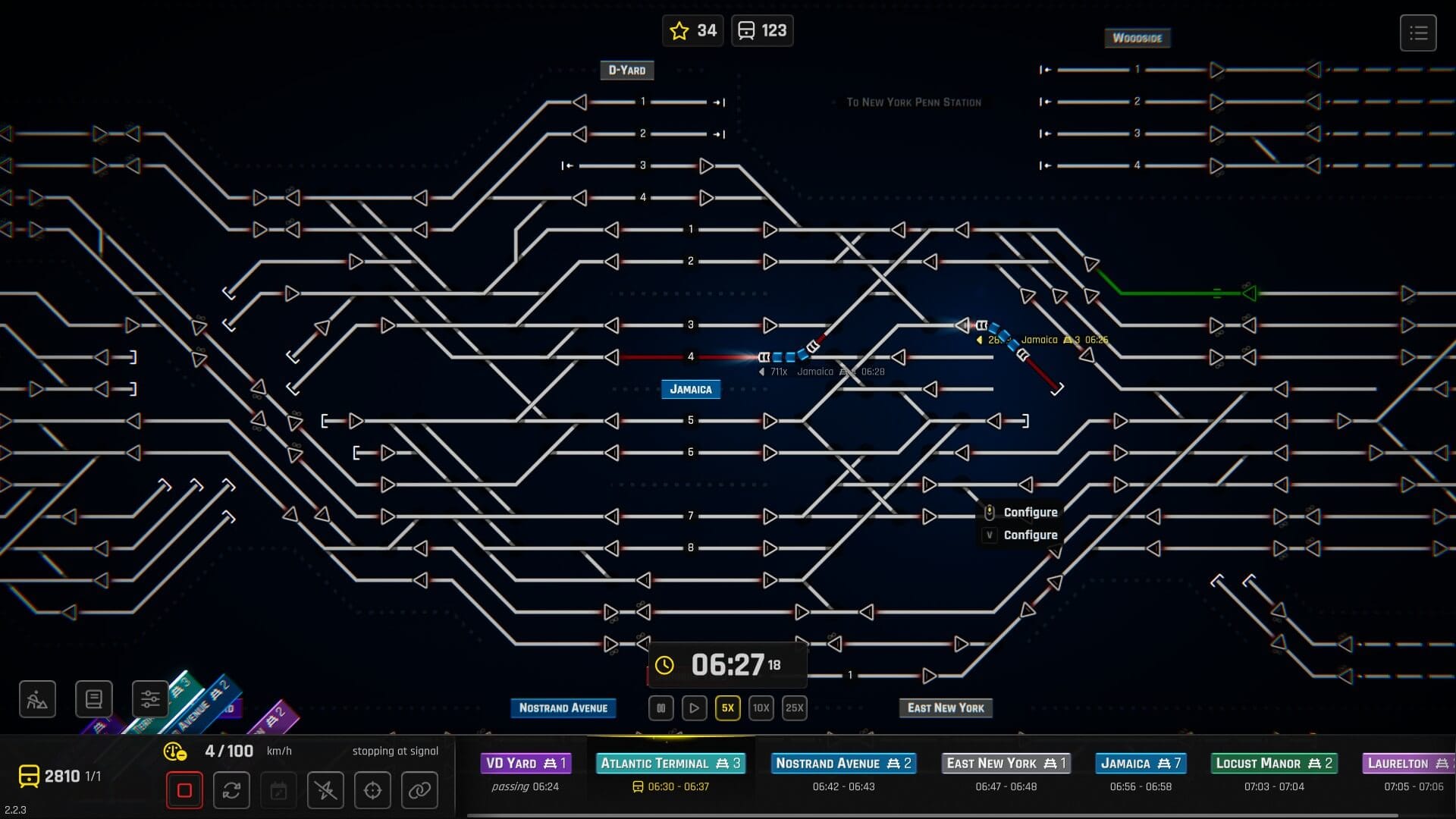Pause the simulation
Viewport: 1456px width, 819px height.
tap(661, 708)
